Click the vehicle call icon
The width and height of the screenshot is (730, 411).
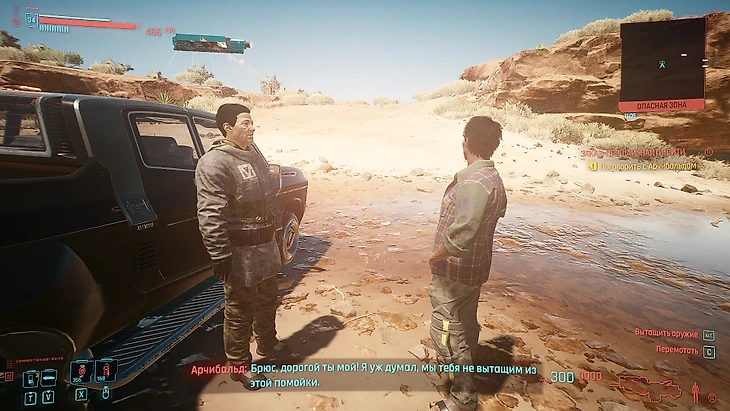click(x=48, y=377)
